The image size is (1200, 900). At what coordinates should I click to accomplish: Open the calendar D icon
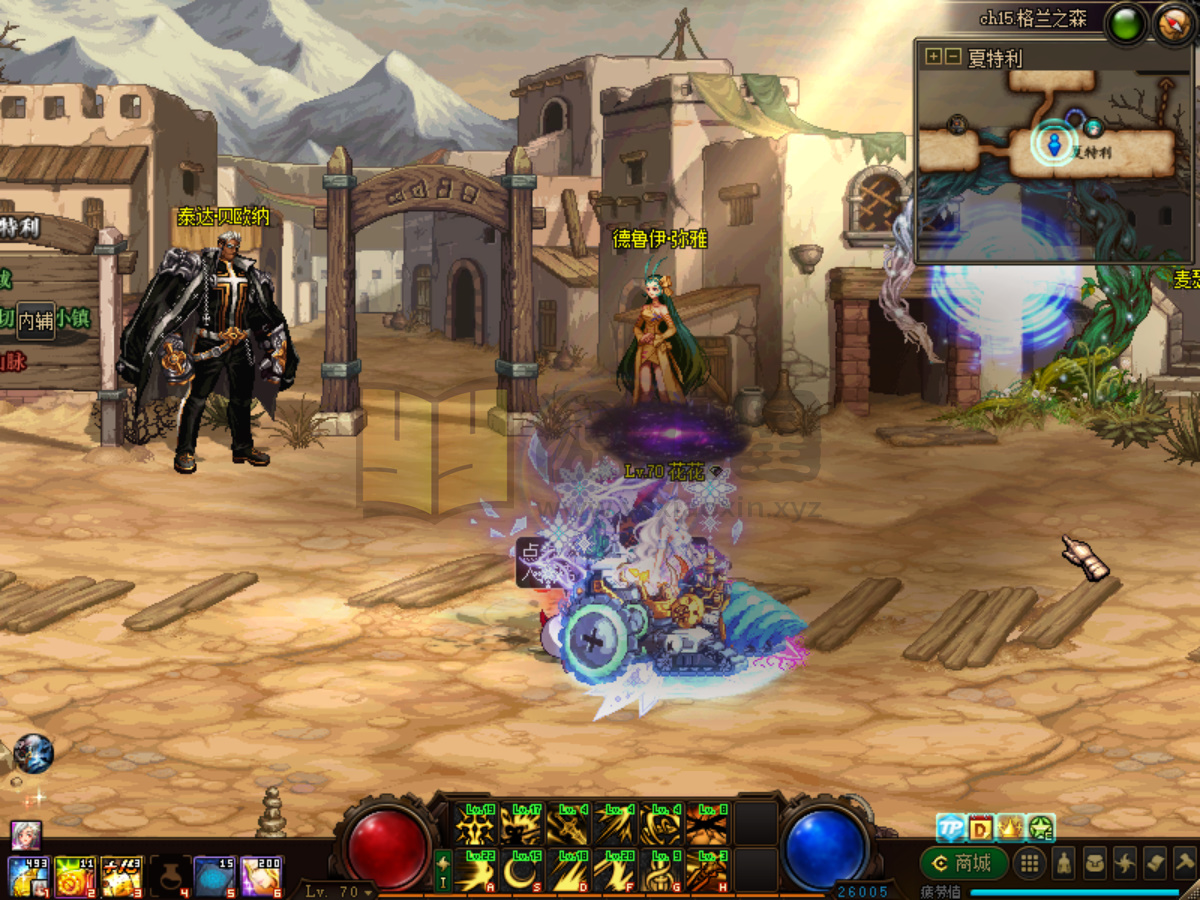coord(981,828)
